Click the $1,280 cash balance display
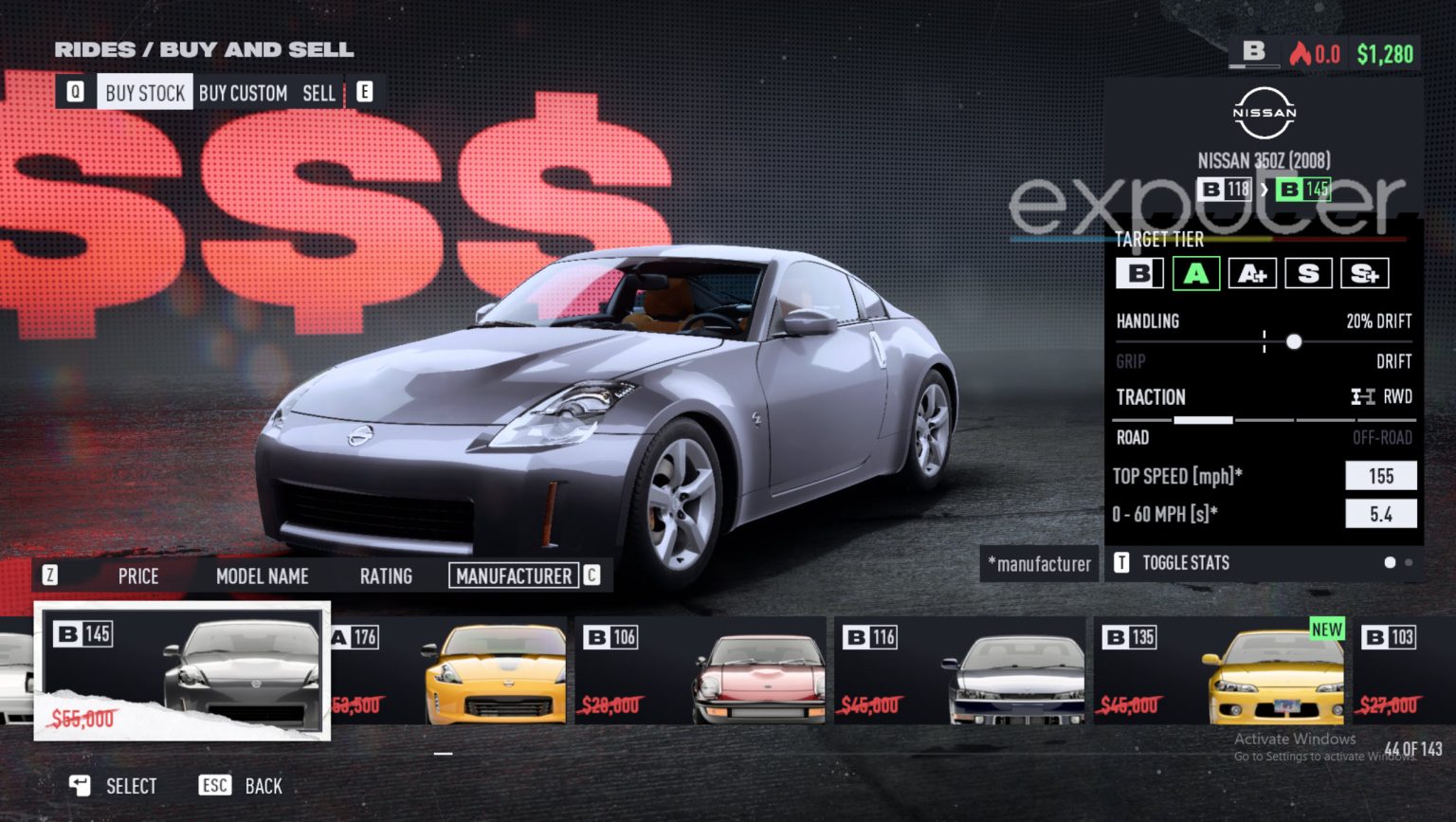Viewport: 1456px width, 822px height. [1384, 54]
